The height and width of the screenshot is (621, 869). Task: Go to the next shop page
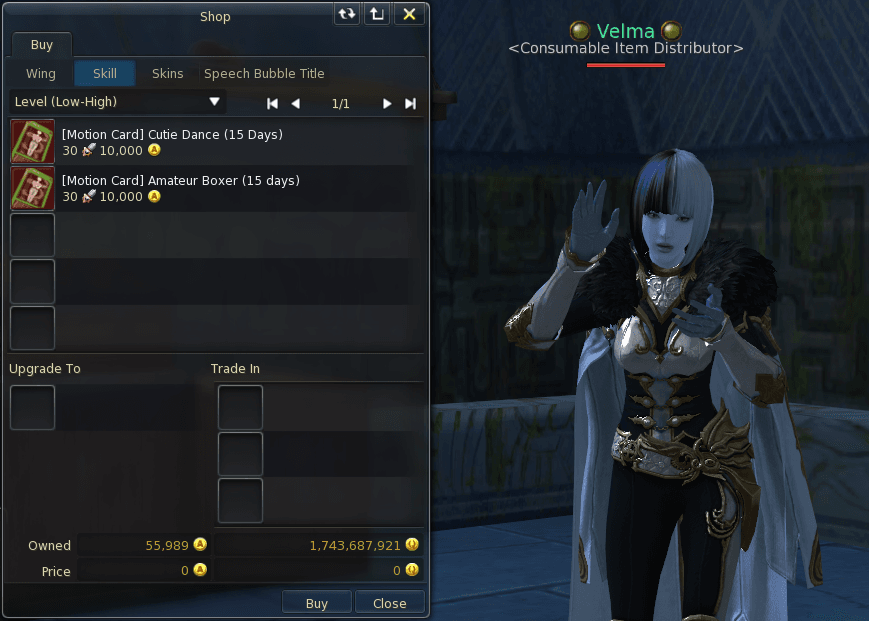pyautogui.click(x=387, y=104)
